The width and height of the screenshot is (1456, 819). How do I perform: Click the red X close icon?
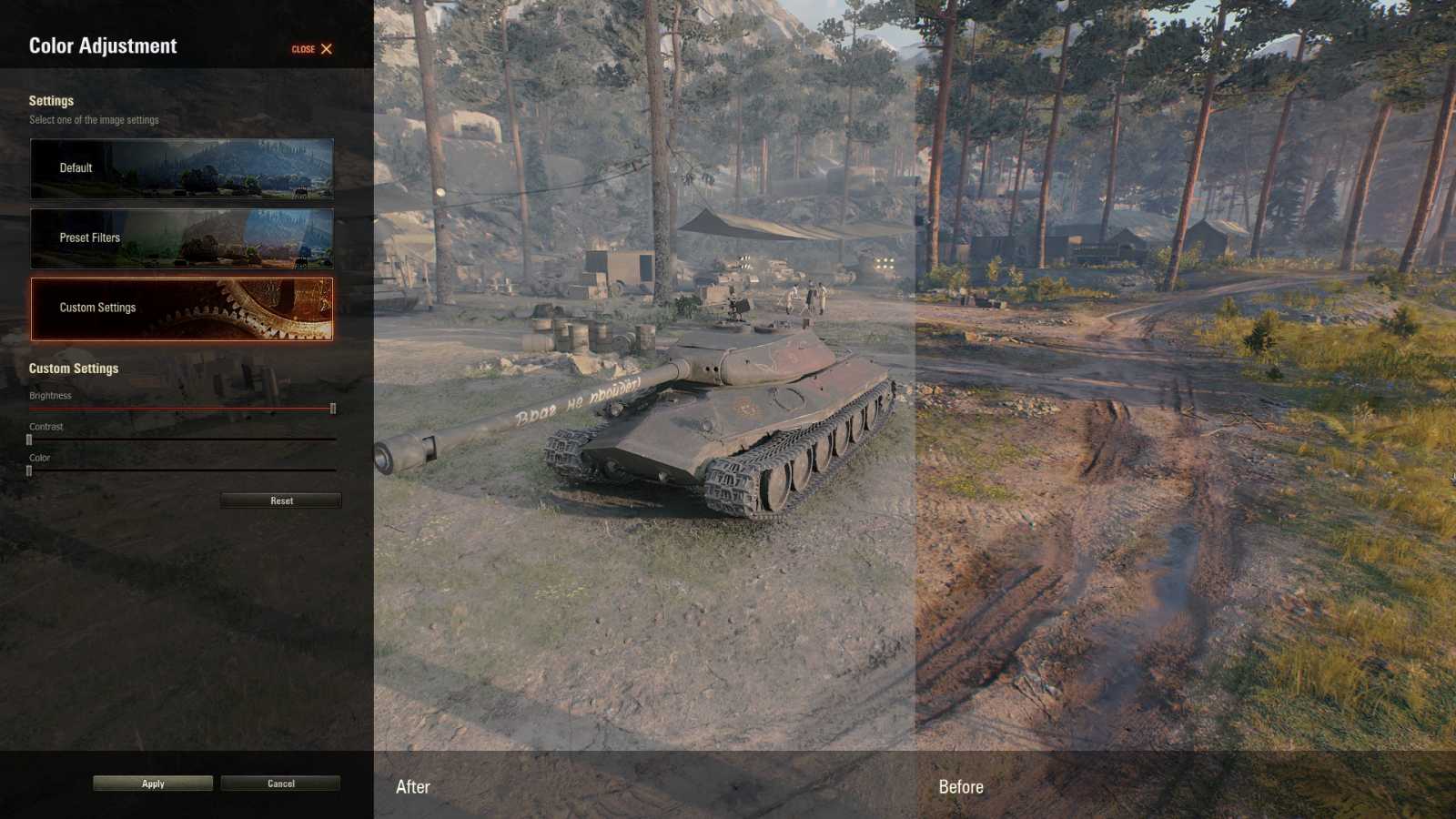325,49
